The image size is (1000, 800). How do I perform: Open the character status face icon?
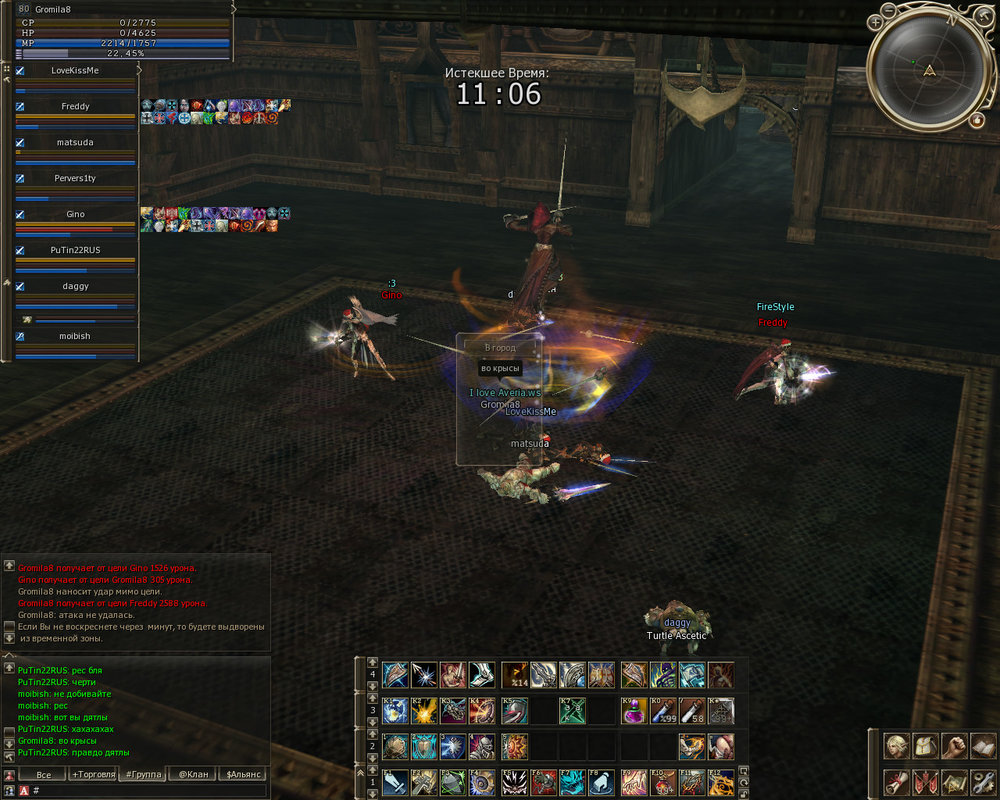point(898,747)
